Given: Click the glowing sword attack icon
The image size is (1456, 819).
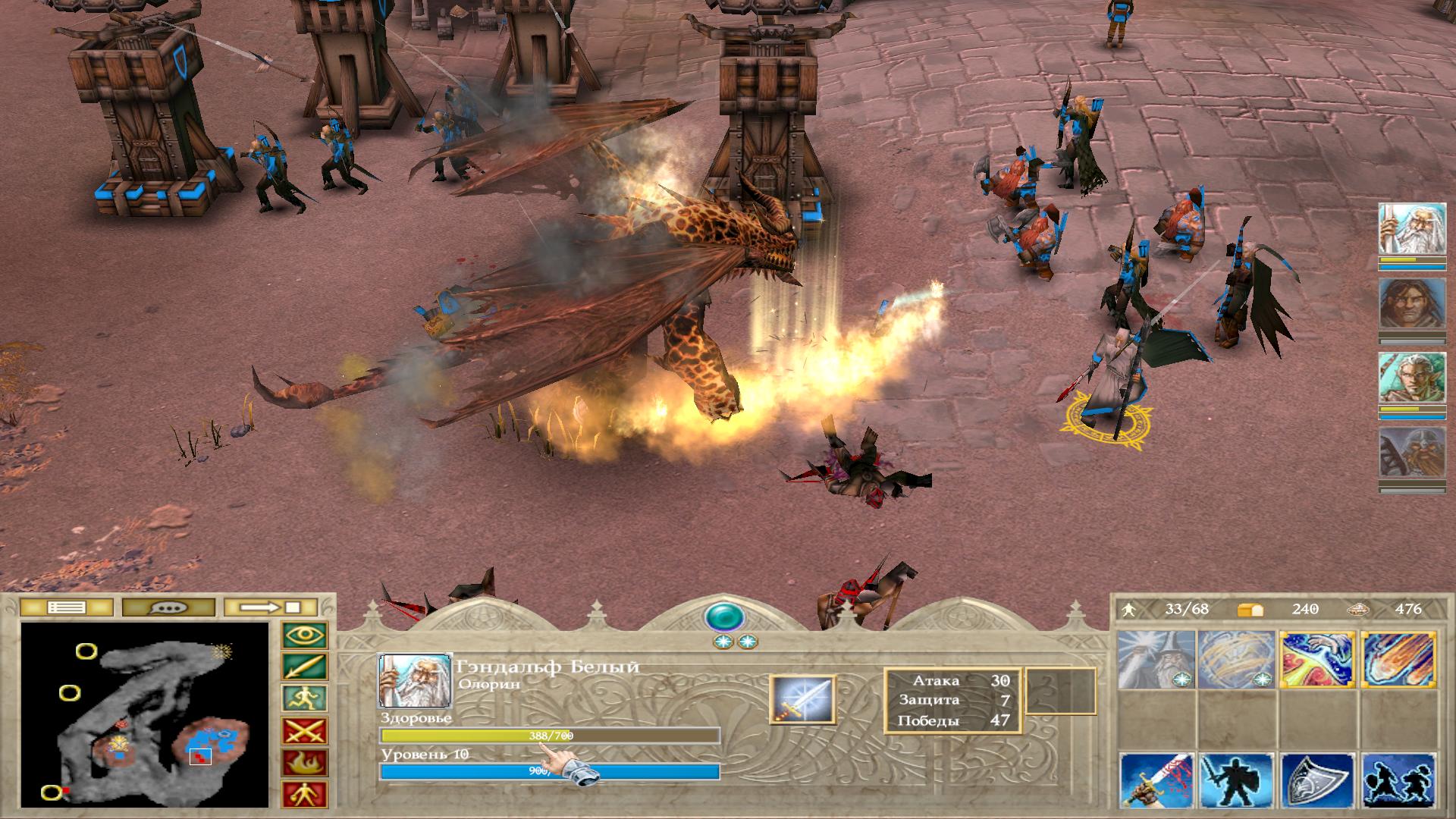Looking at the screenshot, I should coord(802,699).
